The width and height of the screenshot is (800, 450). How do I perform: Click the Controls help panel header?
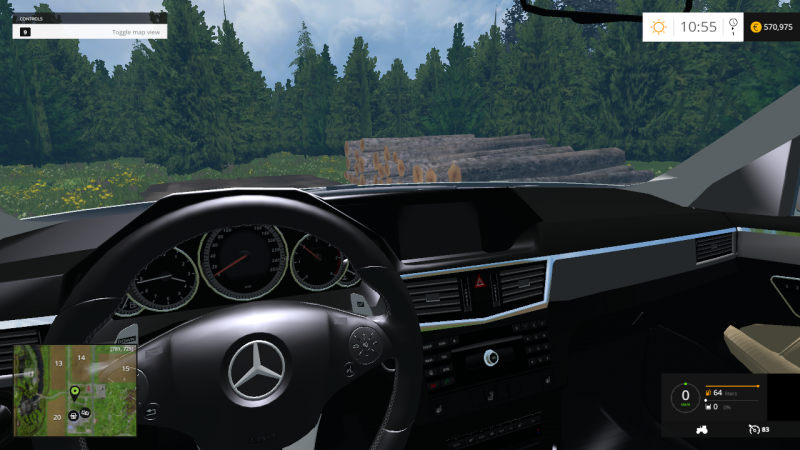coord(89,17)
